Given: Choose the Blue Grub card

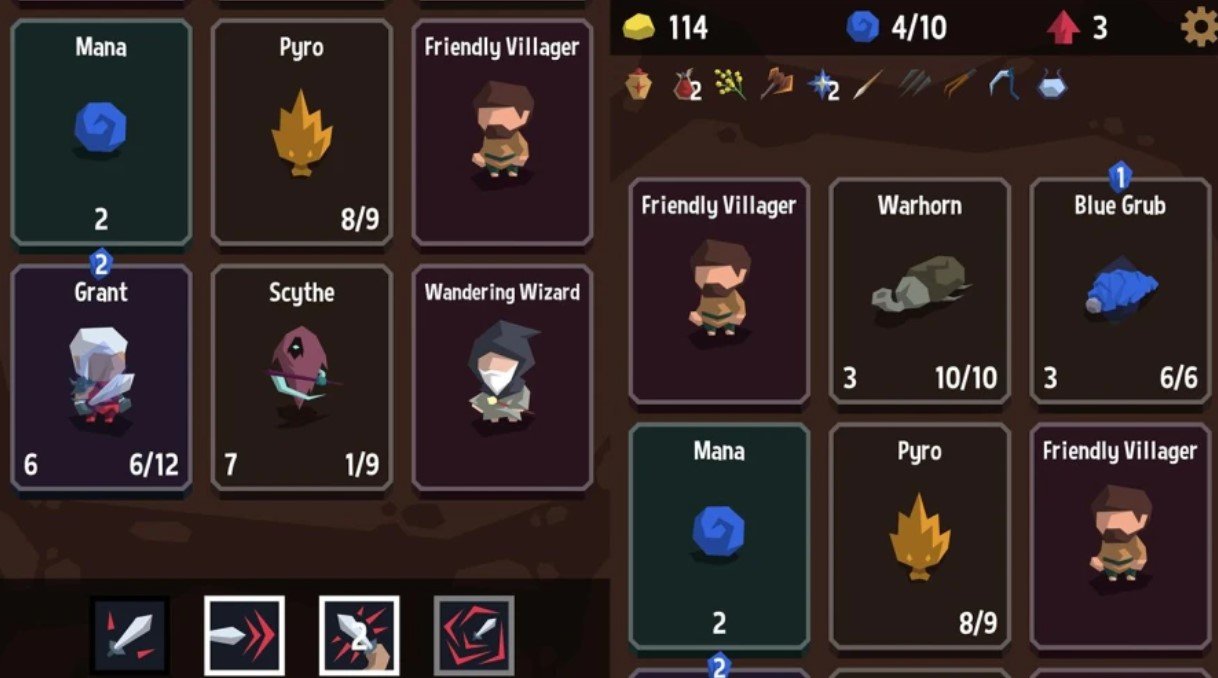Looking at the screenshot, I should (x=1119, y=290).
